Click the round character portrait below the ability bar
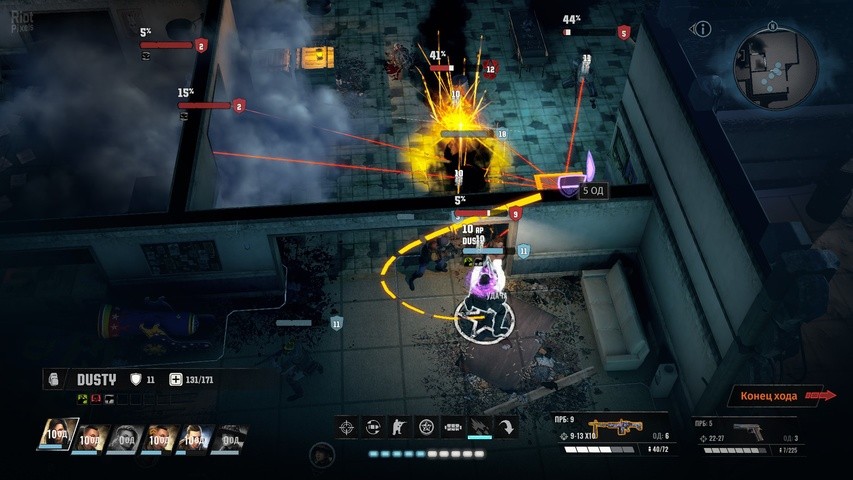853x480 pixels. [321, 456]
